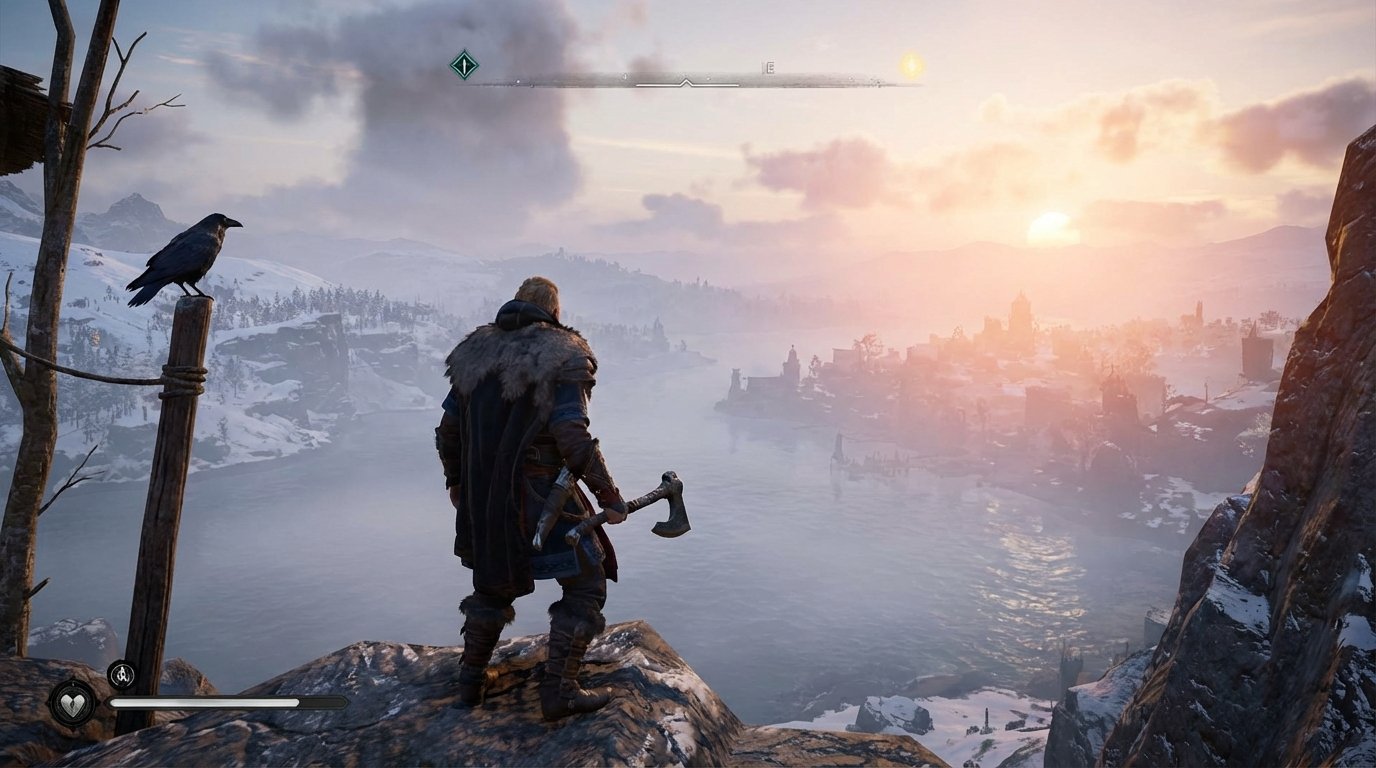This screenshot has width=1376, height=768.
Task: Click the East indicator on the compass
Action: click(x=770, y=67)
